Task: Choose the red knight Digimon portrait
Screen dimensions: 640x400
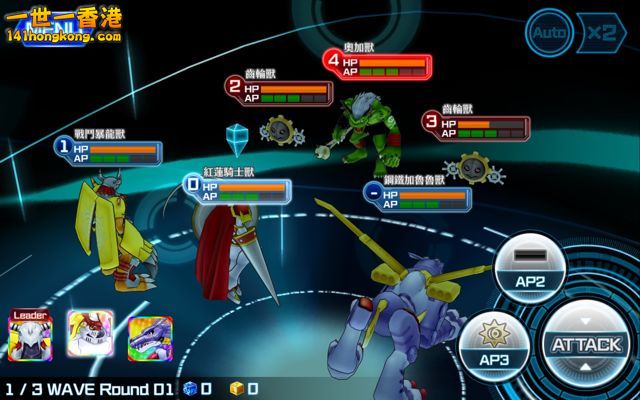Action: click(x=89, y=336)
